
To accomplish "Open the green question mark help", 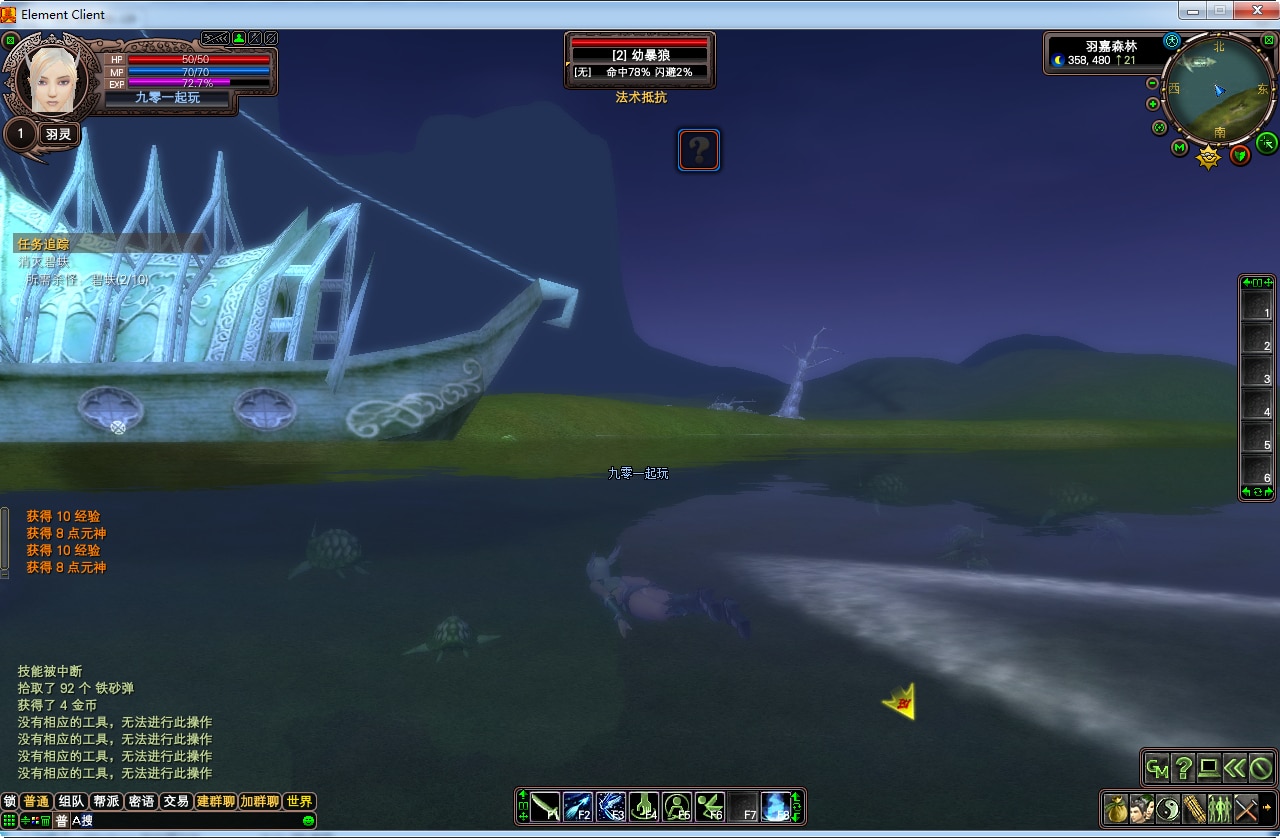I will click(x=1183, y=768).
